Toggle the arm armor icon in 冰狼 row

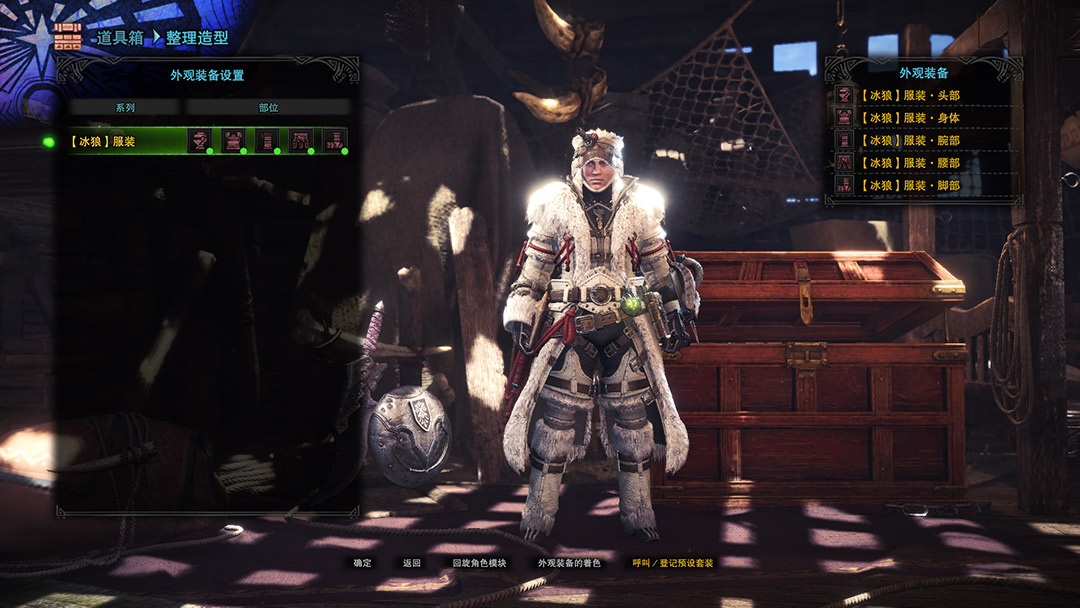coord(267,141)
